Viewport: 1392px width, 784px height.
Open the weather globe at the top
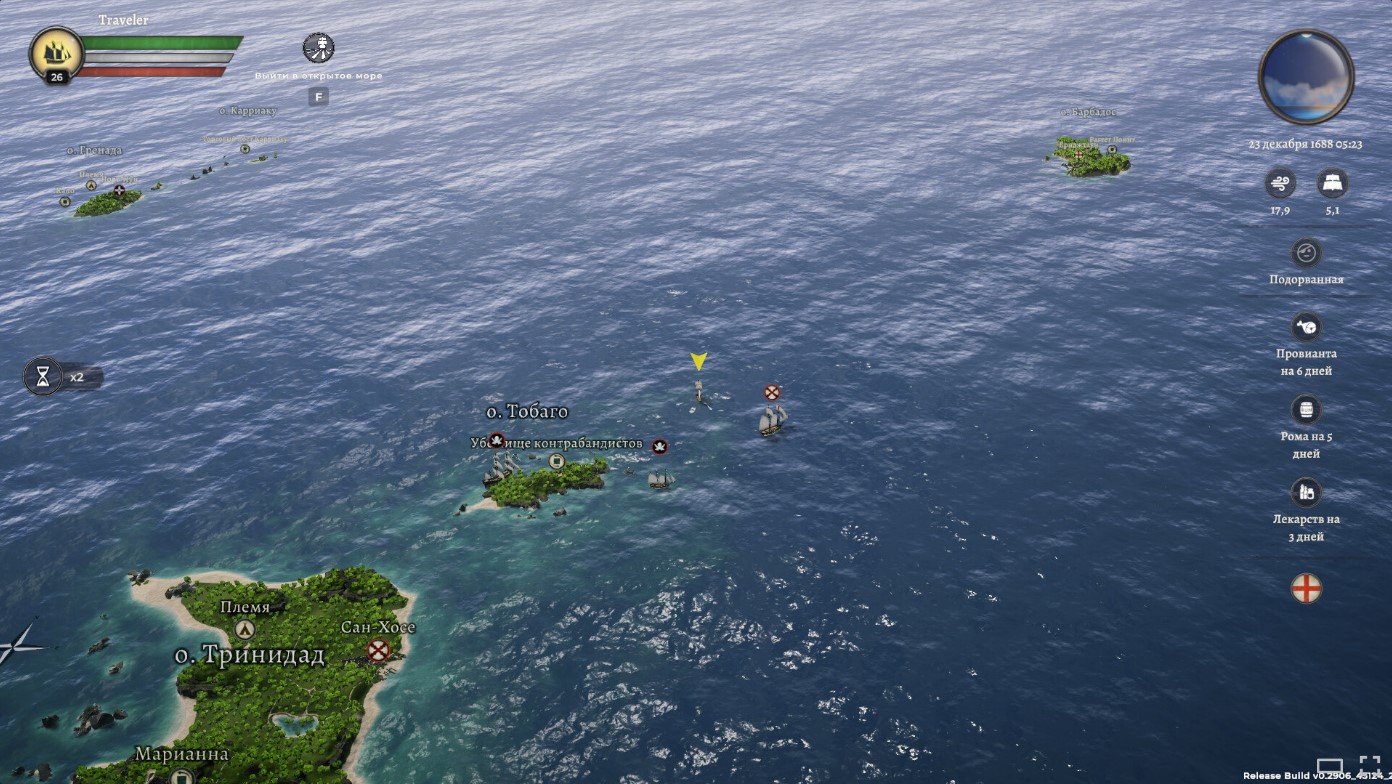click(1305, 77)
